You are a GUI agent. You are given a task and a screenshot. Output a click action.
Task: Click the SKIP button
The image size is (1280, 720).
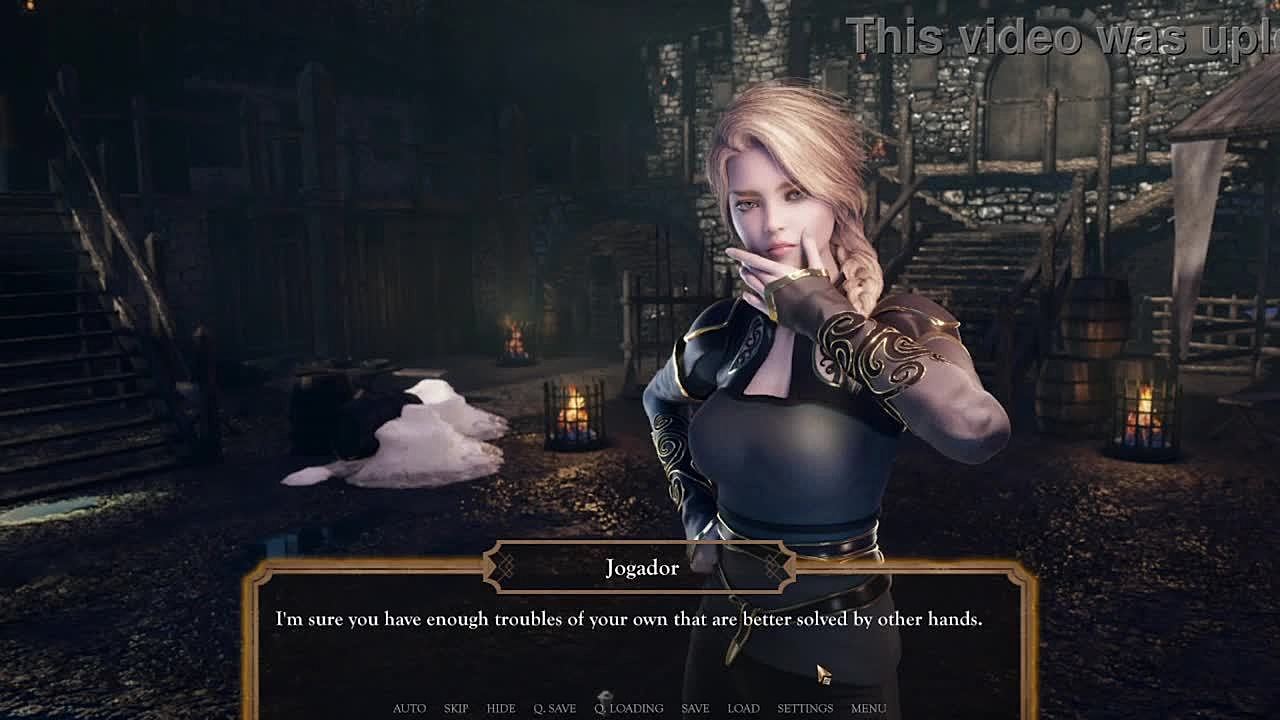coord(455,708)
